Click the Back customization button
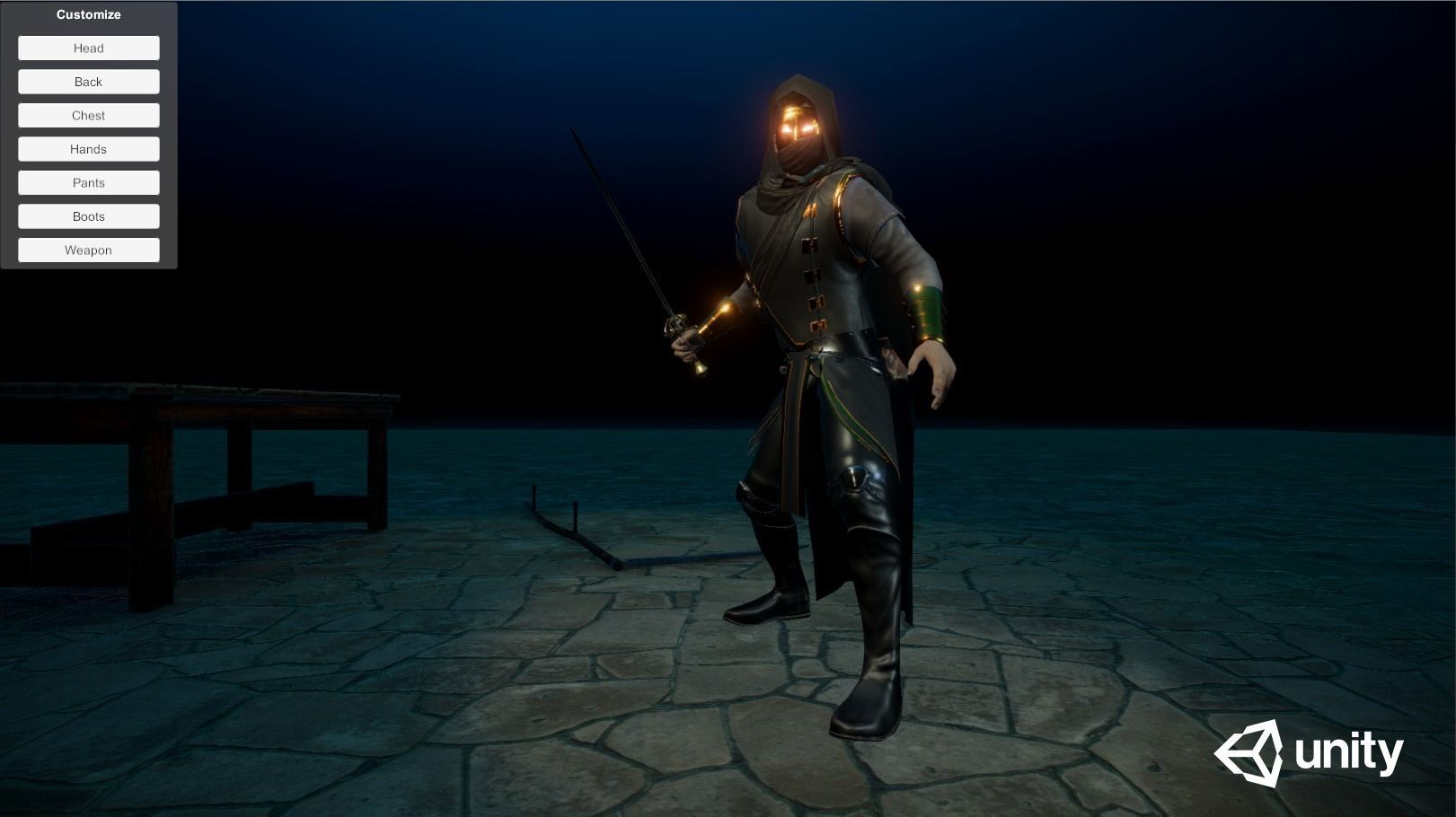Screen dimensions: 1456x817 [88, 81]
